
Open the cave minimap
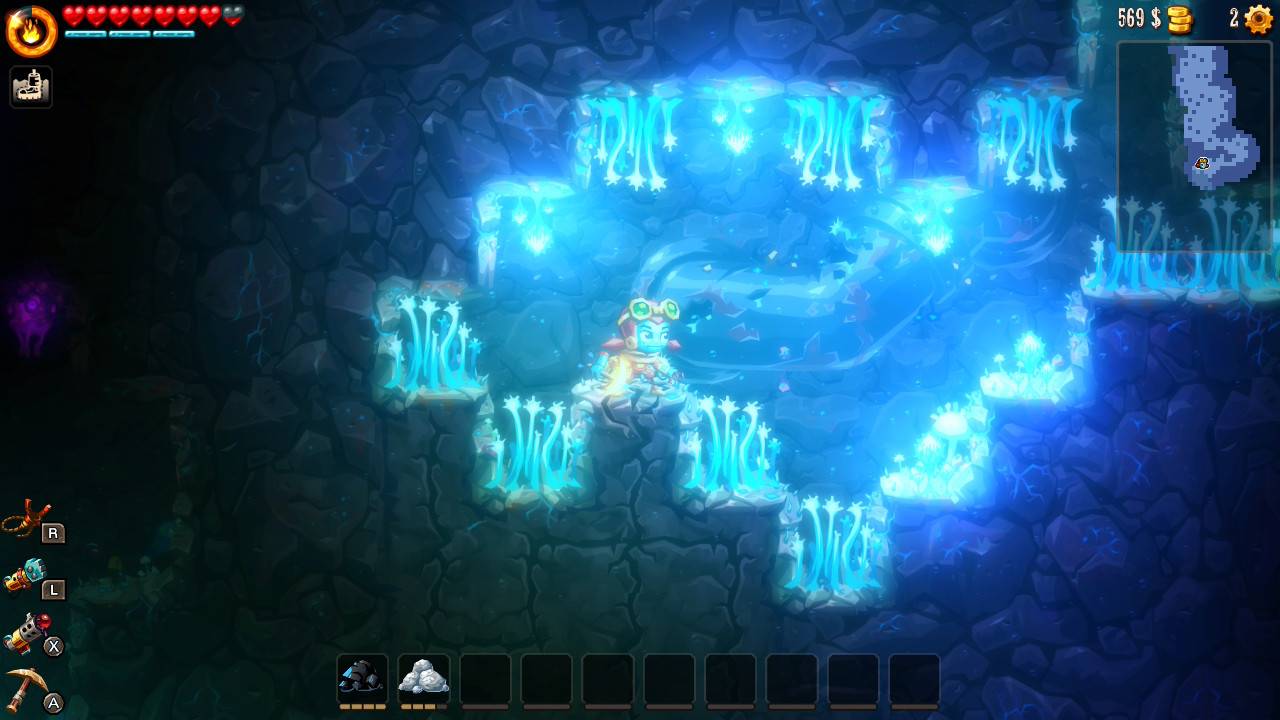point(1194,146)
